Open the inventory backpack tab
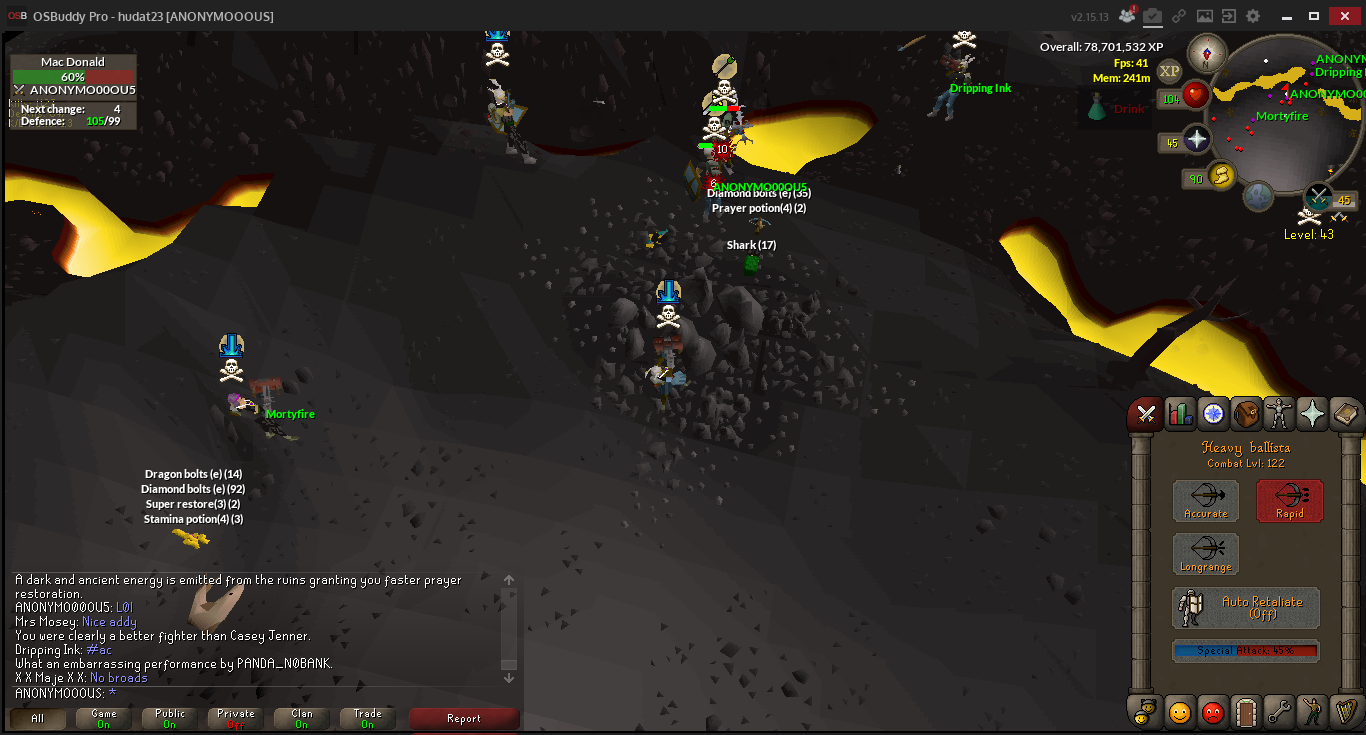This screenshot has width=1366, height=735. [1246, 413]
